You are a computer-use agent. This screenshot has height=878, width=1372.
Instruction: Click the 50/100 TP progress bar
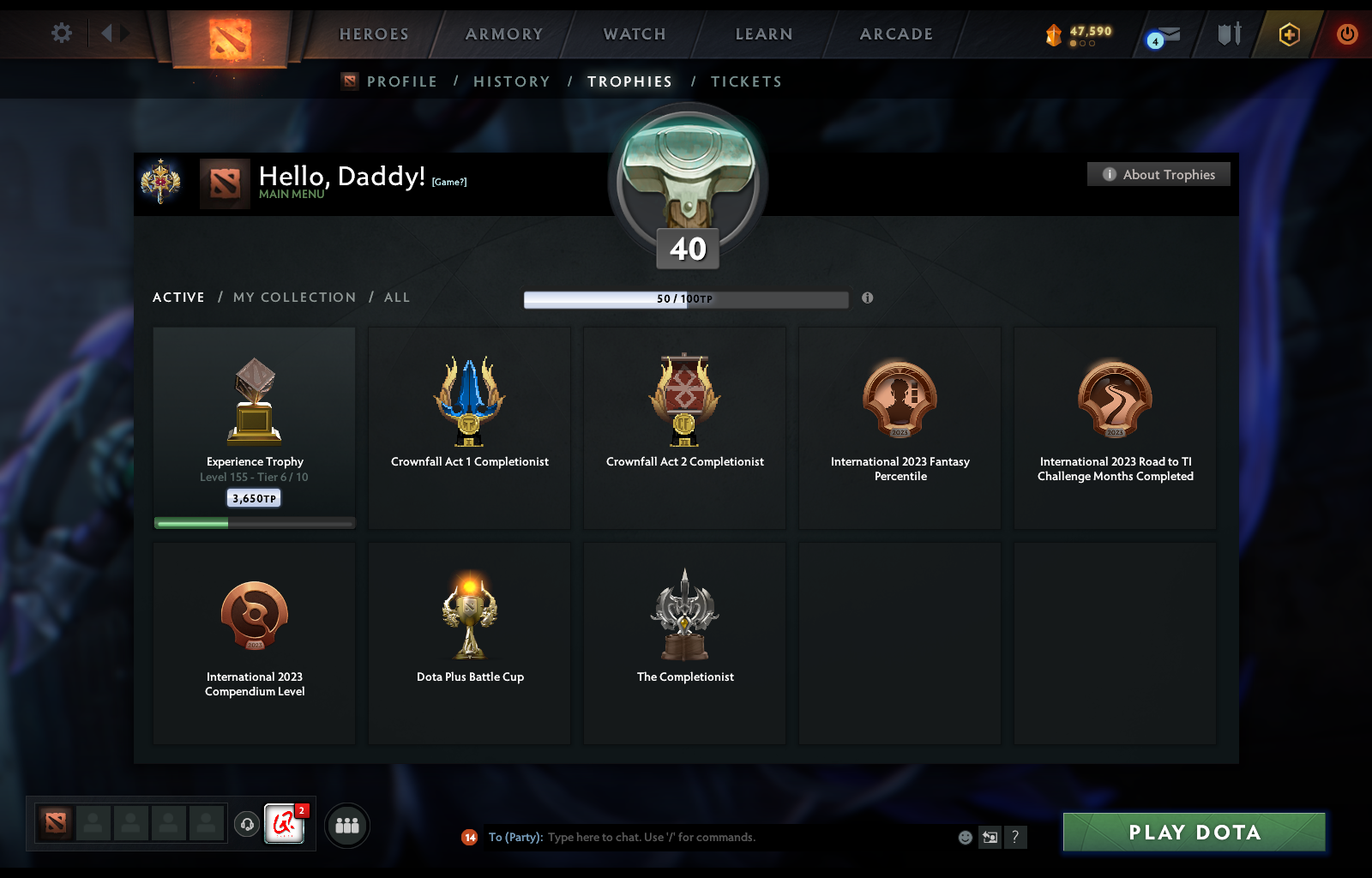(x=685, y=299)
